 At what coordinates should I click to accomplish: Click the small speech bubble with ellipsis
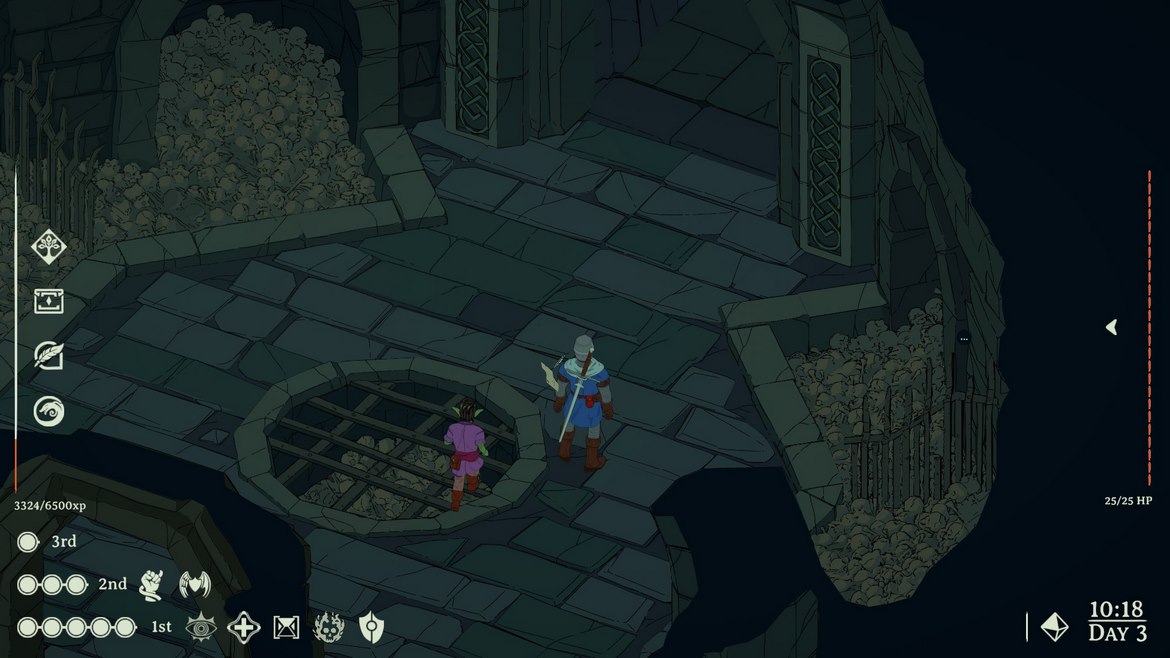click(964, 339)
